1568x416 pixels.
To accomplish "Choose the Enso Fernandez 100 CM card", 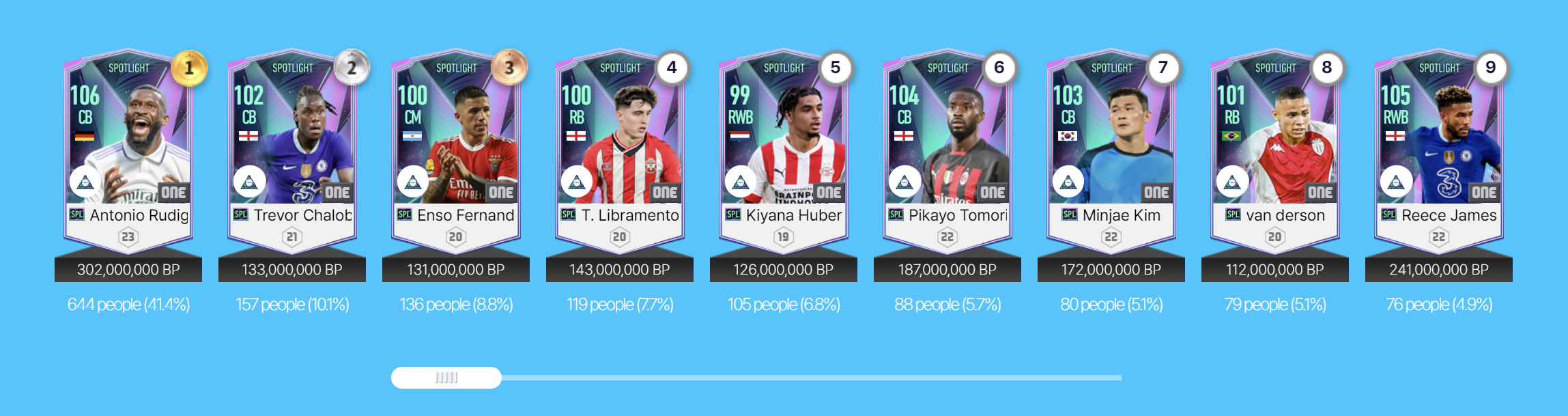I will click(x=456, y=152).
